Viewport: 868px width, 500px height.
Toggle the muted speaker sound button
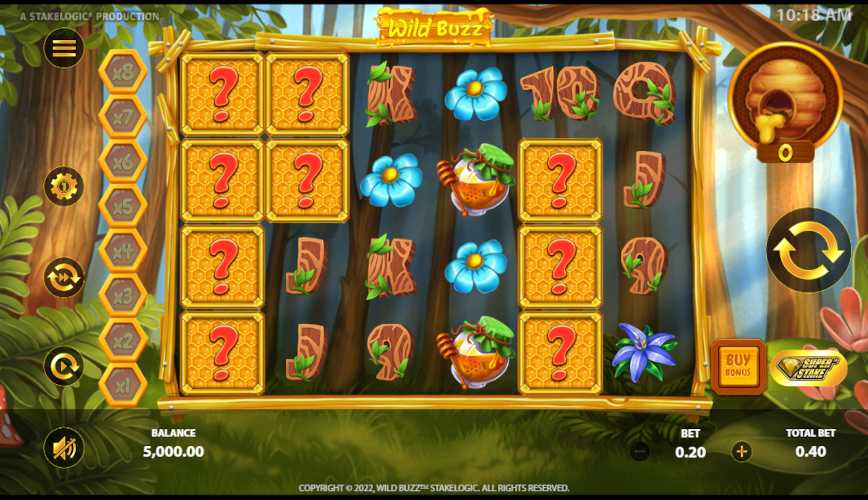pos(63,447)
